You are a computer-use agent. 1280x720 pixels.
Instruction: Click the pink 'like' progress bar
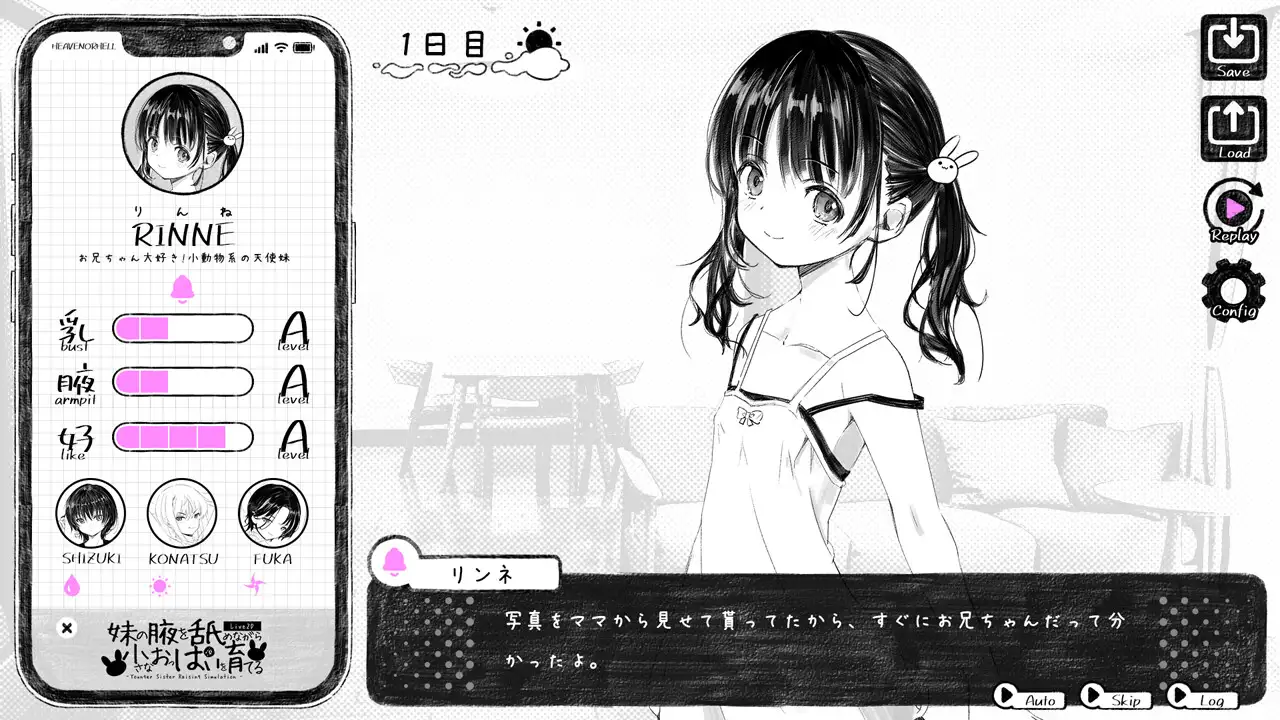click(183, 437)
